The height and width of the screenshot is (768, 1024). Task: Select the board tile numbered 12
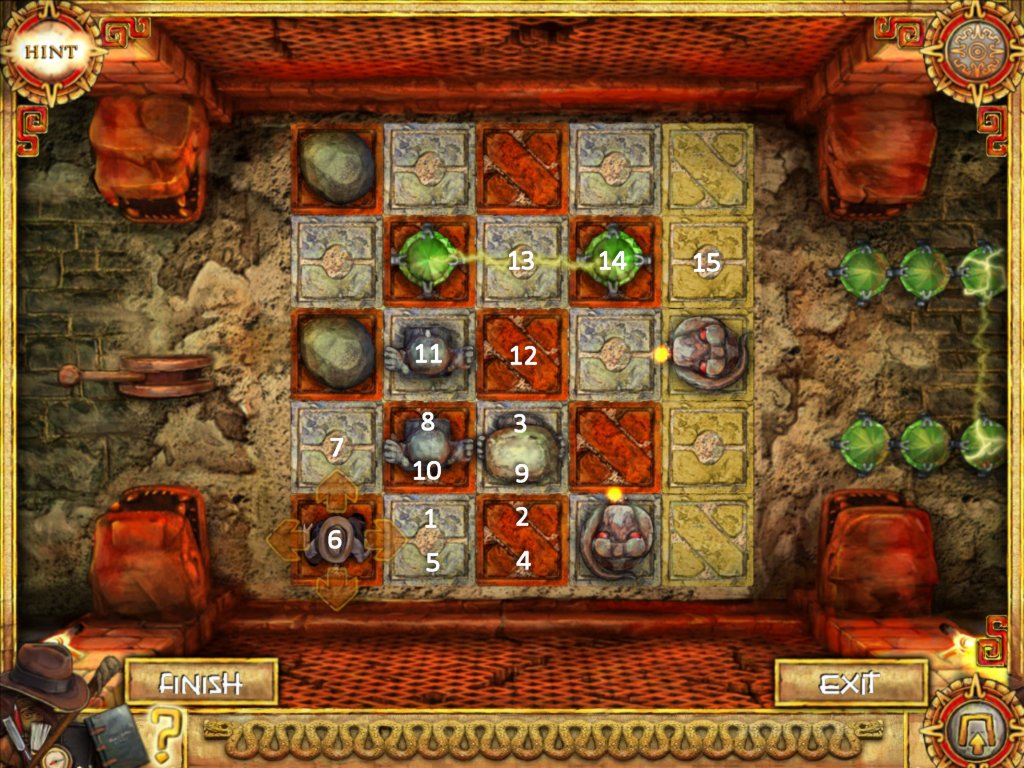522,354
